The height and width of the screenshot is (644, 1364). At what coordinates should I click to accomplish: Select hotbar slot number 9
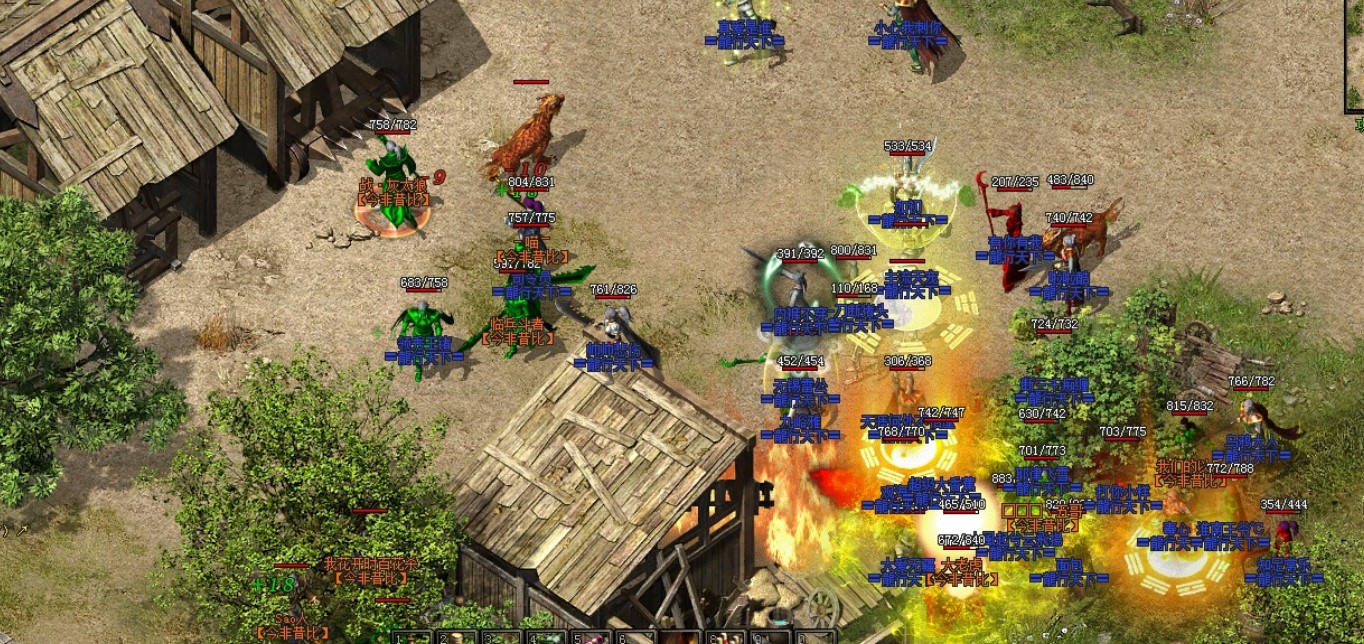[x=771, y=638]
